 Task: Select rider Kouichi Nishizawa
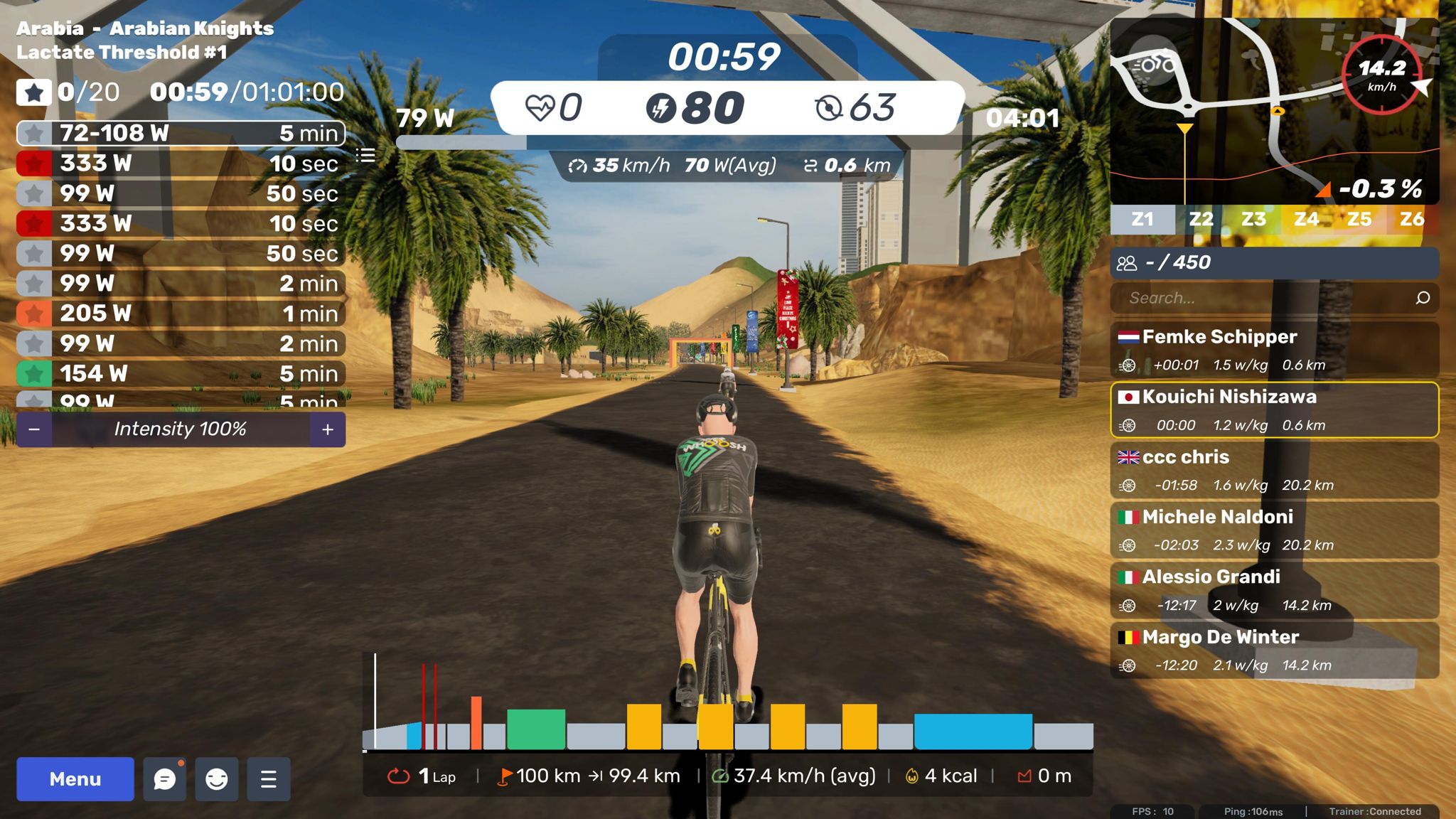(1274, 410)
